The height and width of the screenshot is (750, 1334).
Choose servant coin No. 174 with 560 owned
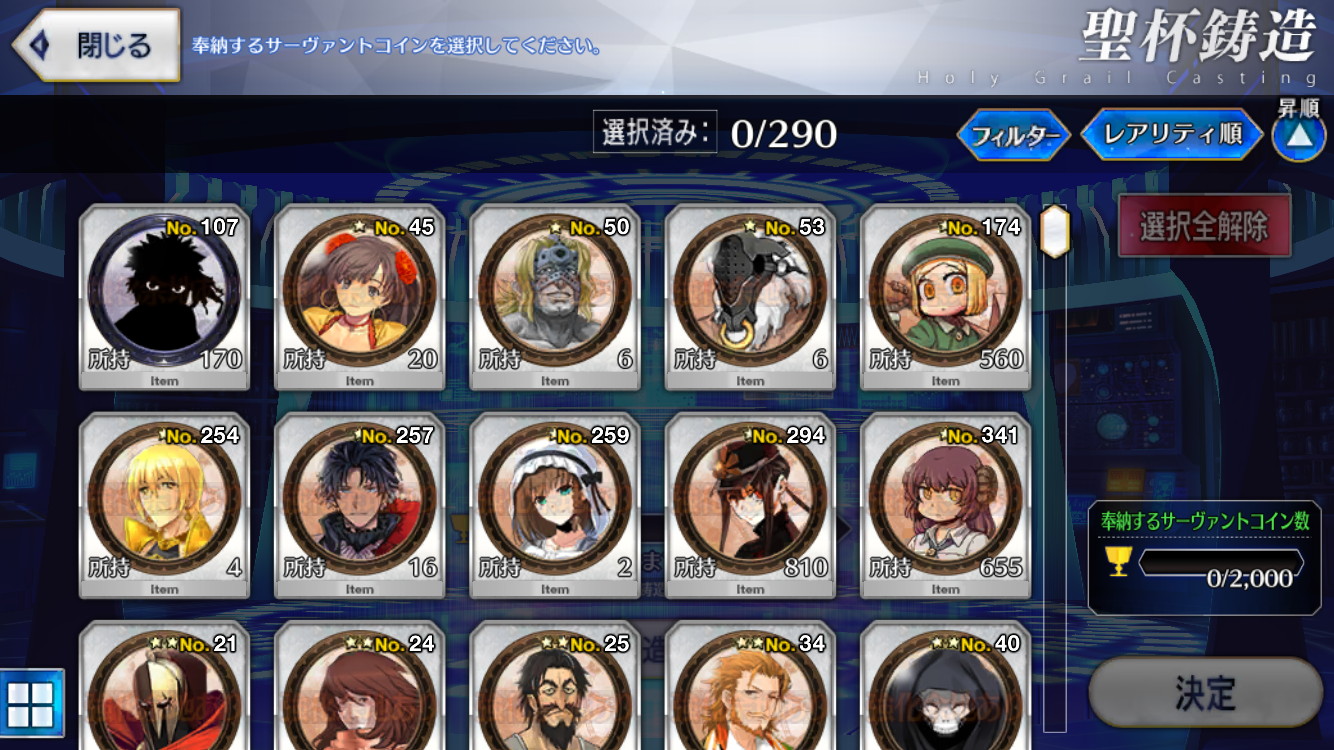point(946,300)
